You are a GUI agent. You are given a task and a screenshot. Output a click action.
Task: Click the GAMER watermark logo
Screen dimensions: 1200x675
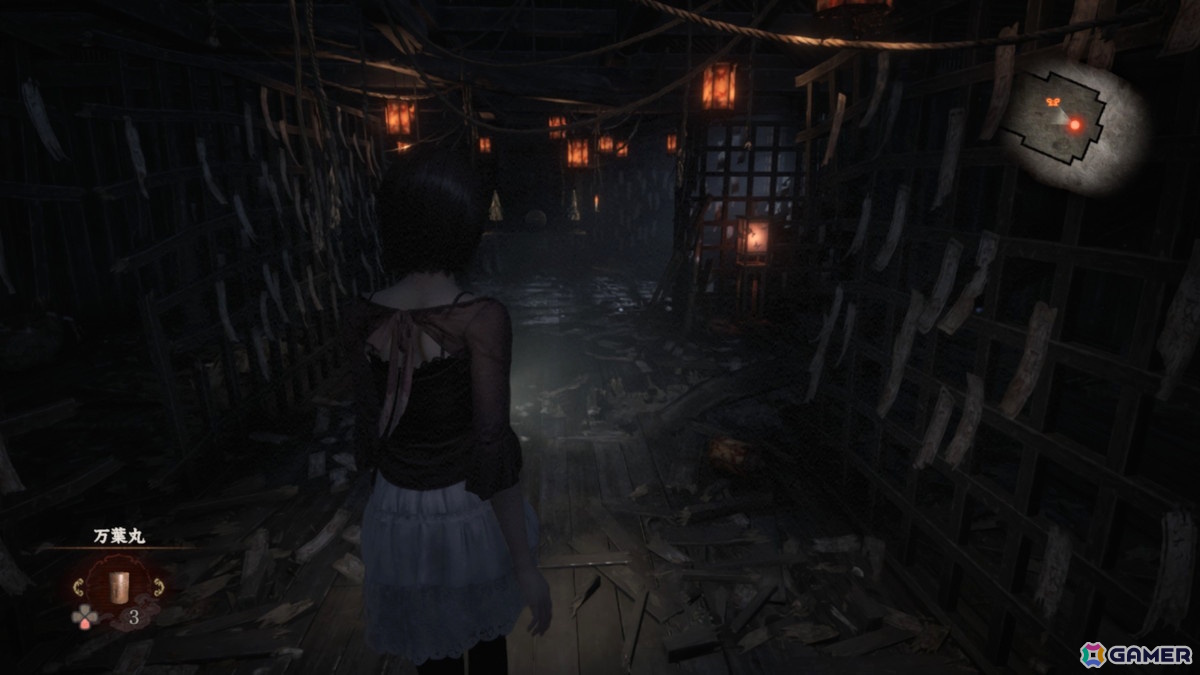tap(1136, 654)
